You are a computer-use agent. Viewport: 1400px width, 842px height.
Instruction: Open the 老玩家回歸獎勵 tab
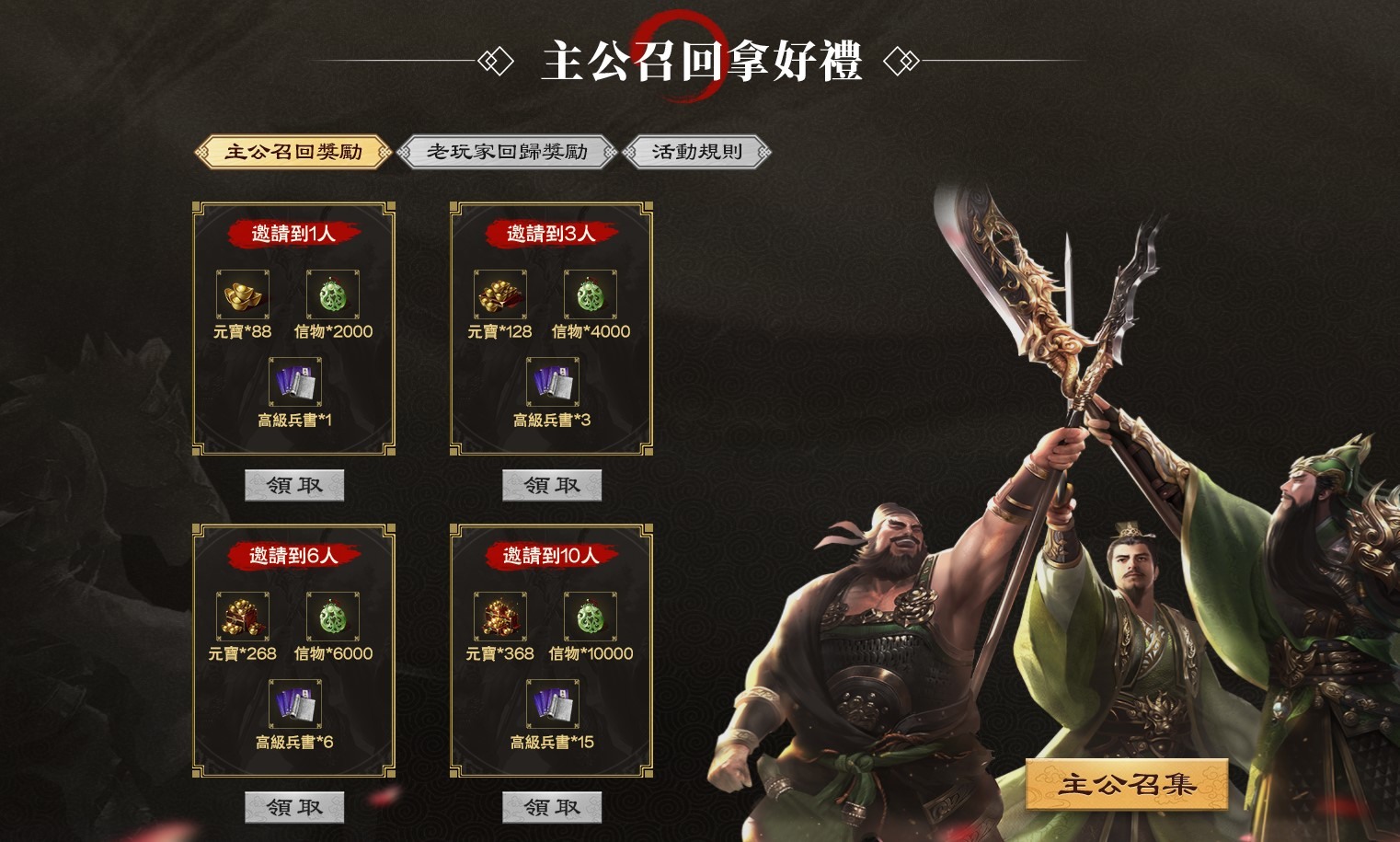[507, 150]
